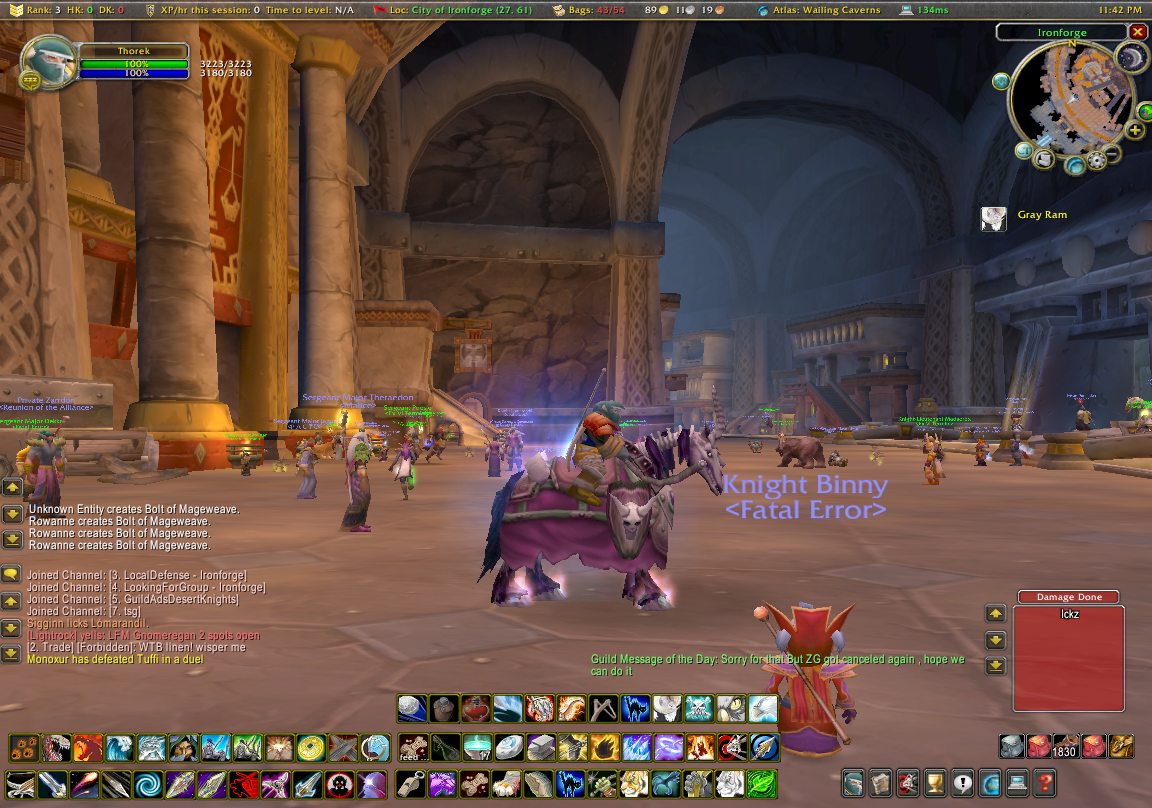Screen dimensions: 1152x808
Task: Open the Atlas: Wailing Caverns entry
Action: (x=819, y=9)
